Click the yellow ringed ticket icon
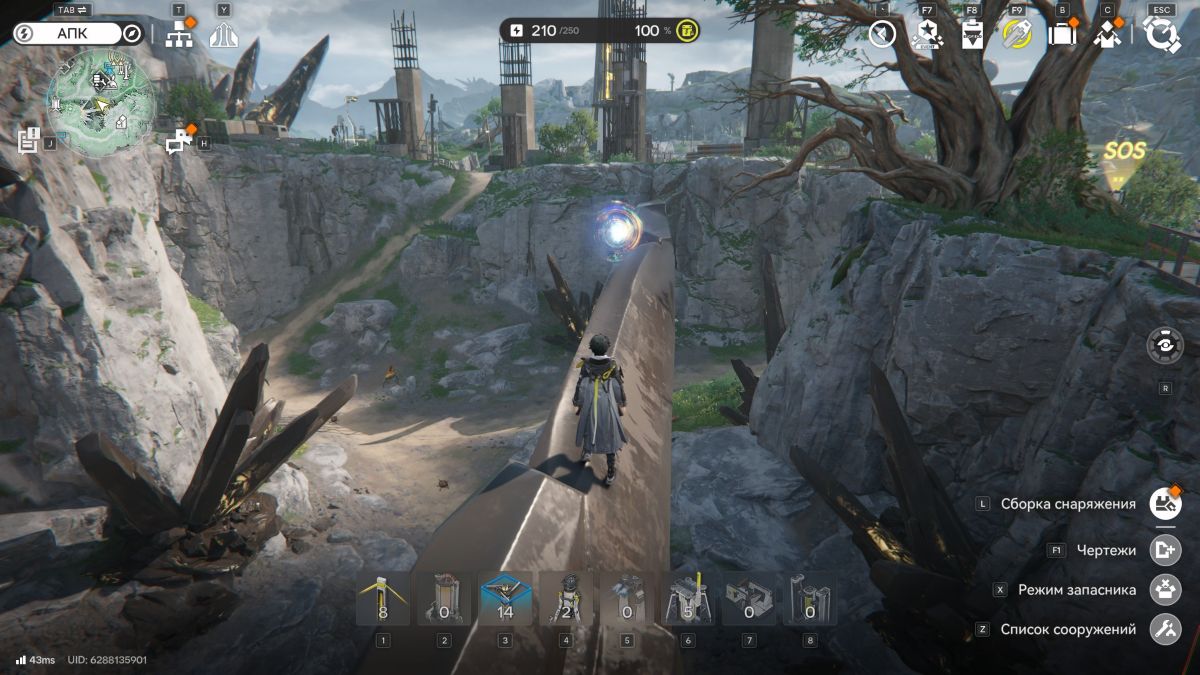The width and height of the screenshot is (1200, 675). pyautogui.click(x=1016, y=35)
